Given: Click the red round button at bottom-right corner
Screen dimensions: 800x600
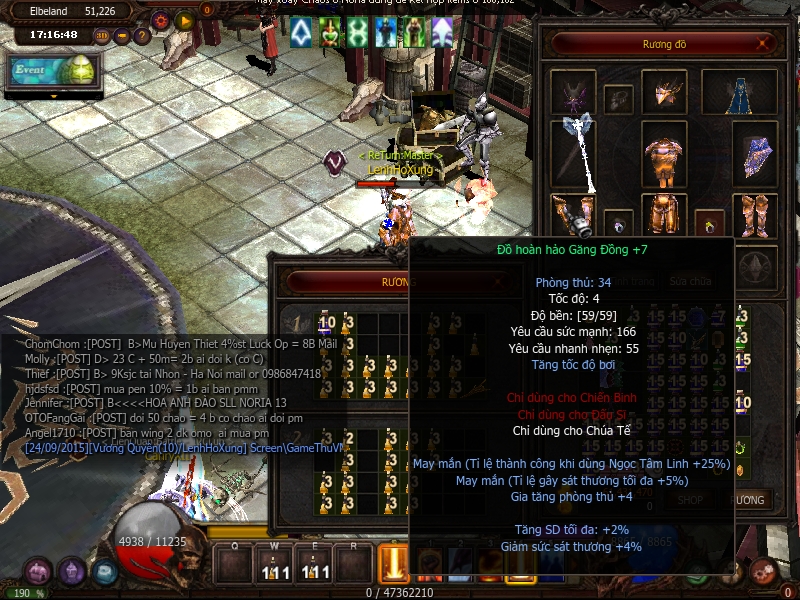Looking at the screenshot, I should (x=763, y=571).
